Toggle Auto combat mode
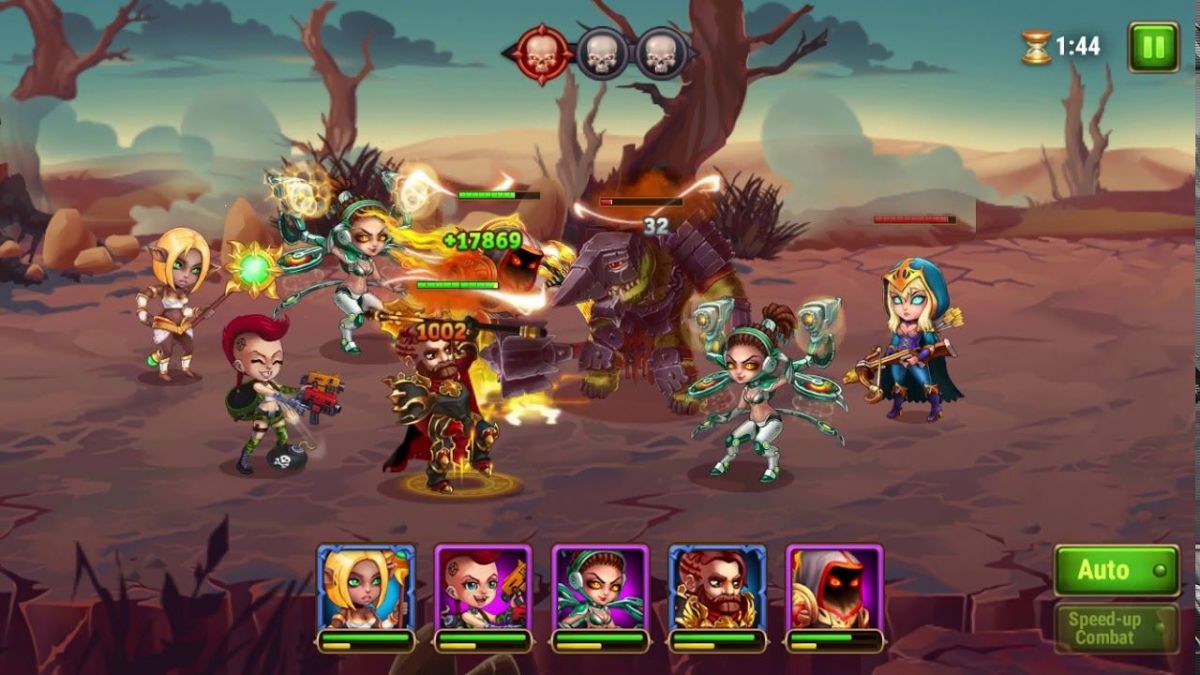Image resolution: width=1200 pixels, height=675 pixels. 1116,570
